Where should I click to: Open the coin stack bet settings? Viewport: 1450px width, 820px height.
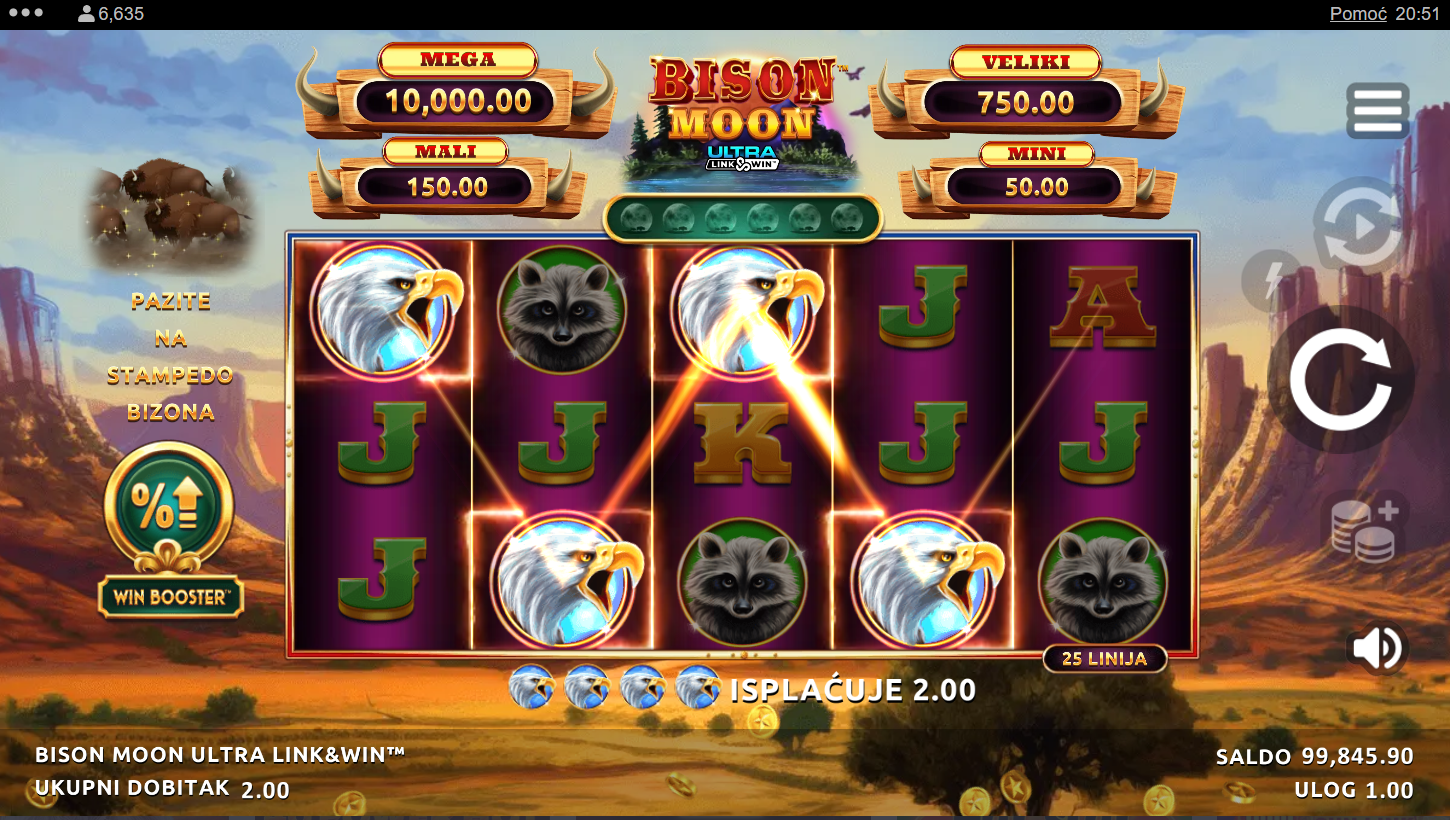point(1366,527)
